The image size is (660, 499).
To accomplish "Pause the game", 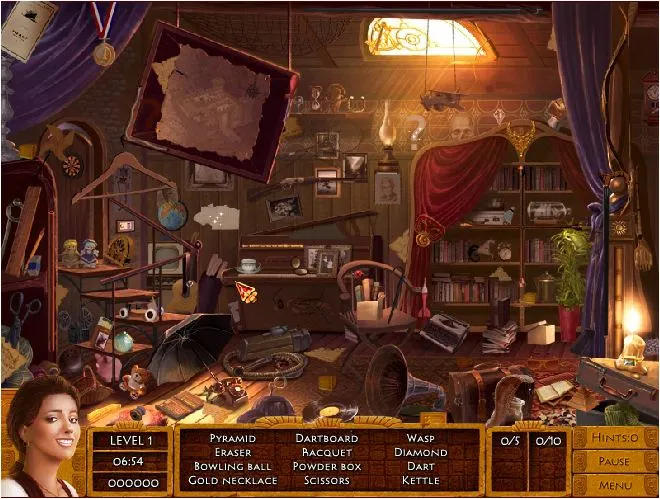I will 613,462.
